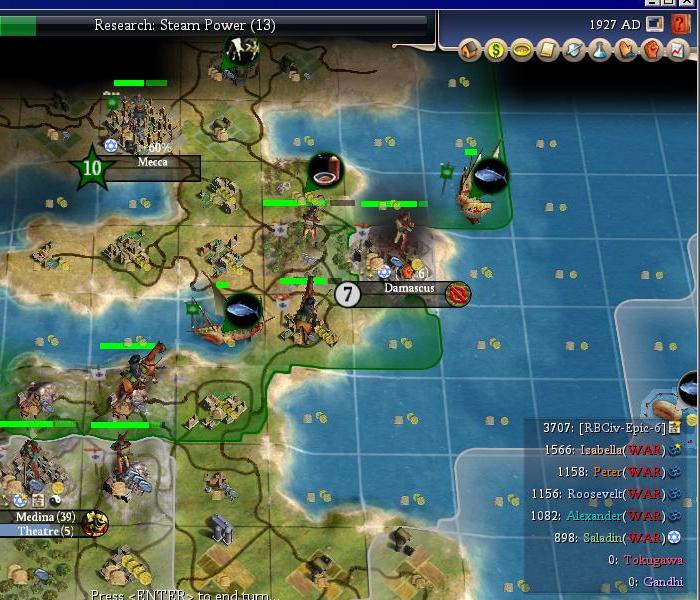Open the Financial Advisor dollar icon
700x600 pixels.
(x=496, y=49)
